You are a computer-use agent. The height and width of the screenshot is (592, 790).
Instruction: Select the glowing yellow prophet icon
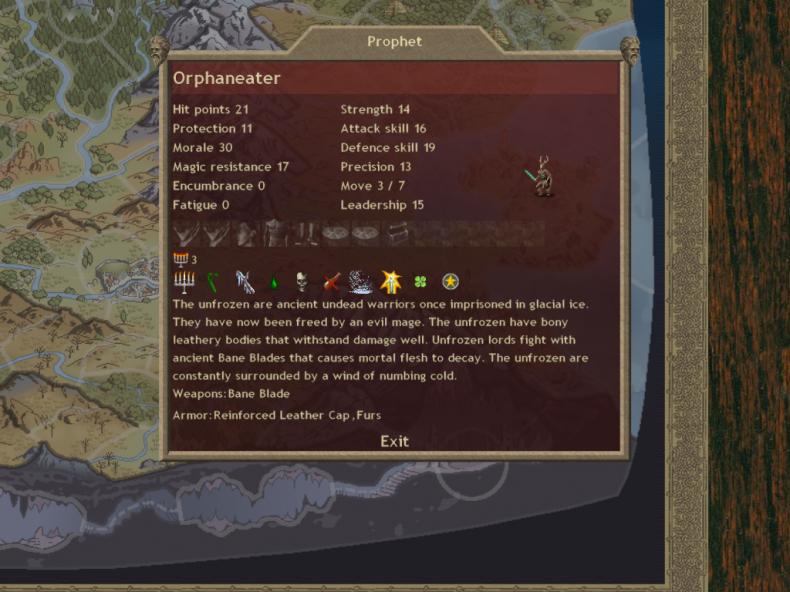[x=391, y=282]
